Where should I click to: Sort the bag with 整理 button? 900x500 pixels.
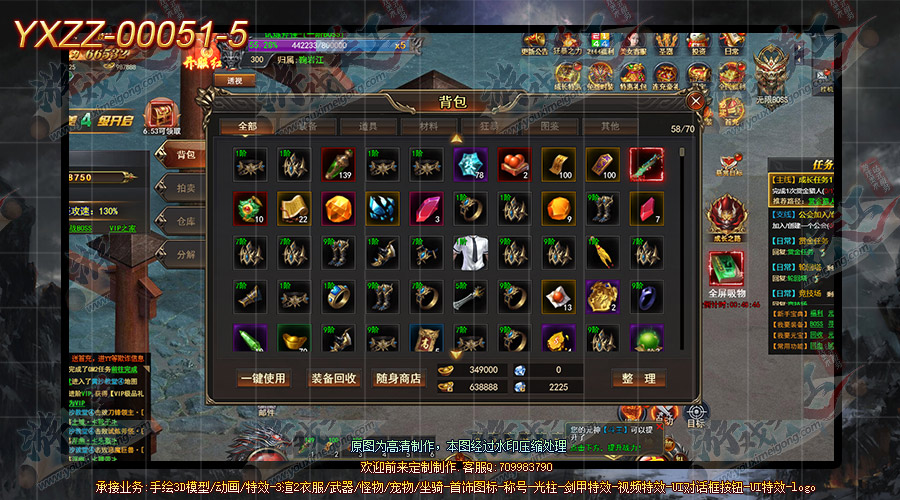[638, 379]
